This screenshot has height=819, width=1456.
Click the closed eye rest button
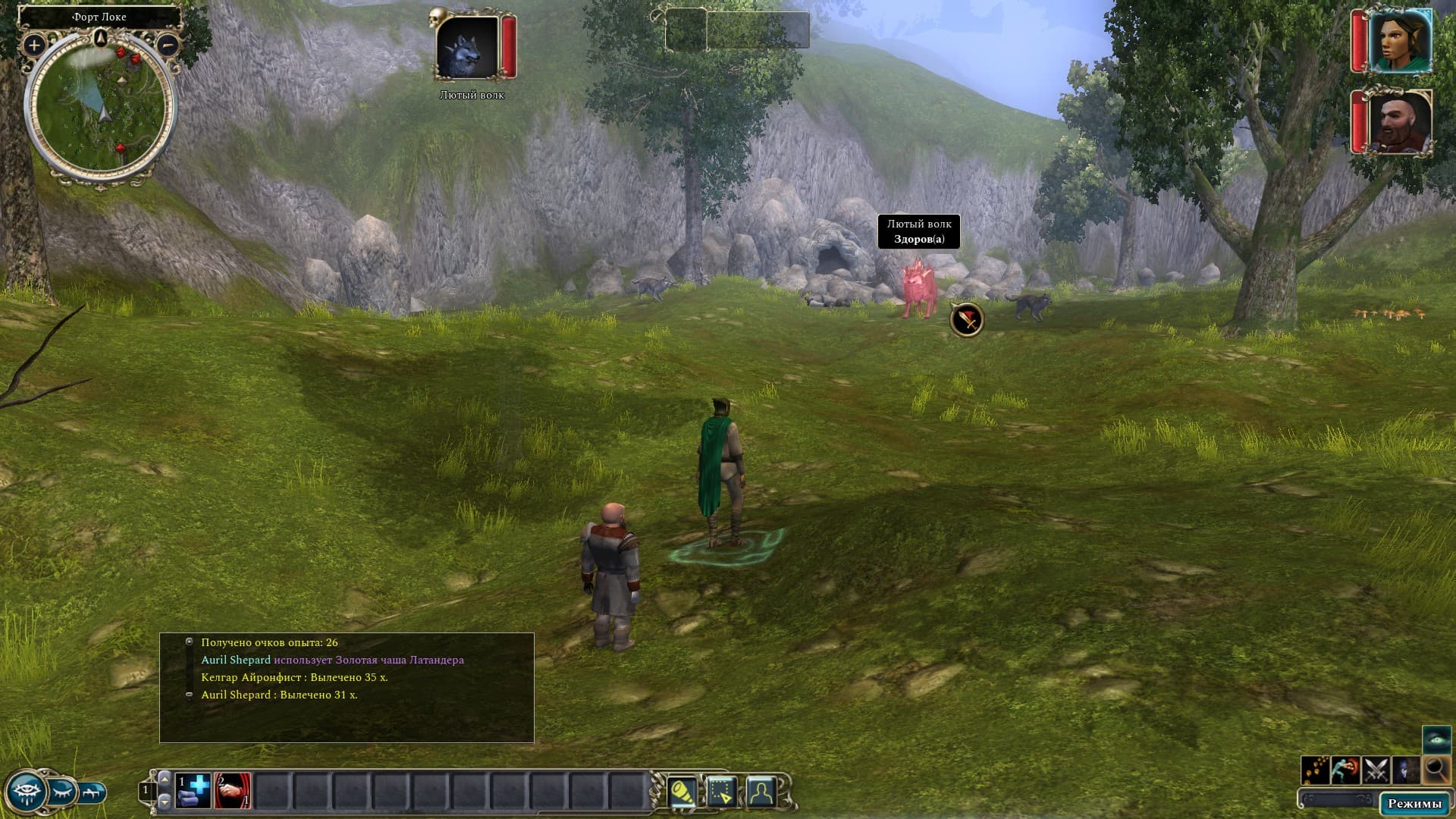[64, 791]
